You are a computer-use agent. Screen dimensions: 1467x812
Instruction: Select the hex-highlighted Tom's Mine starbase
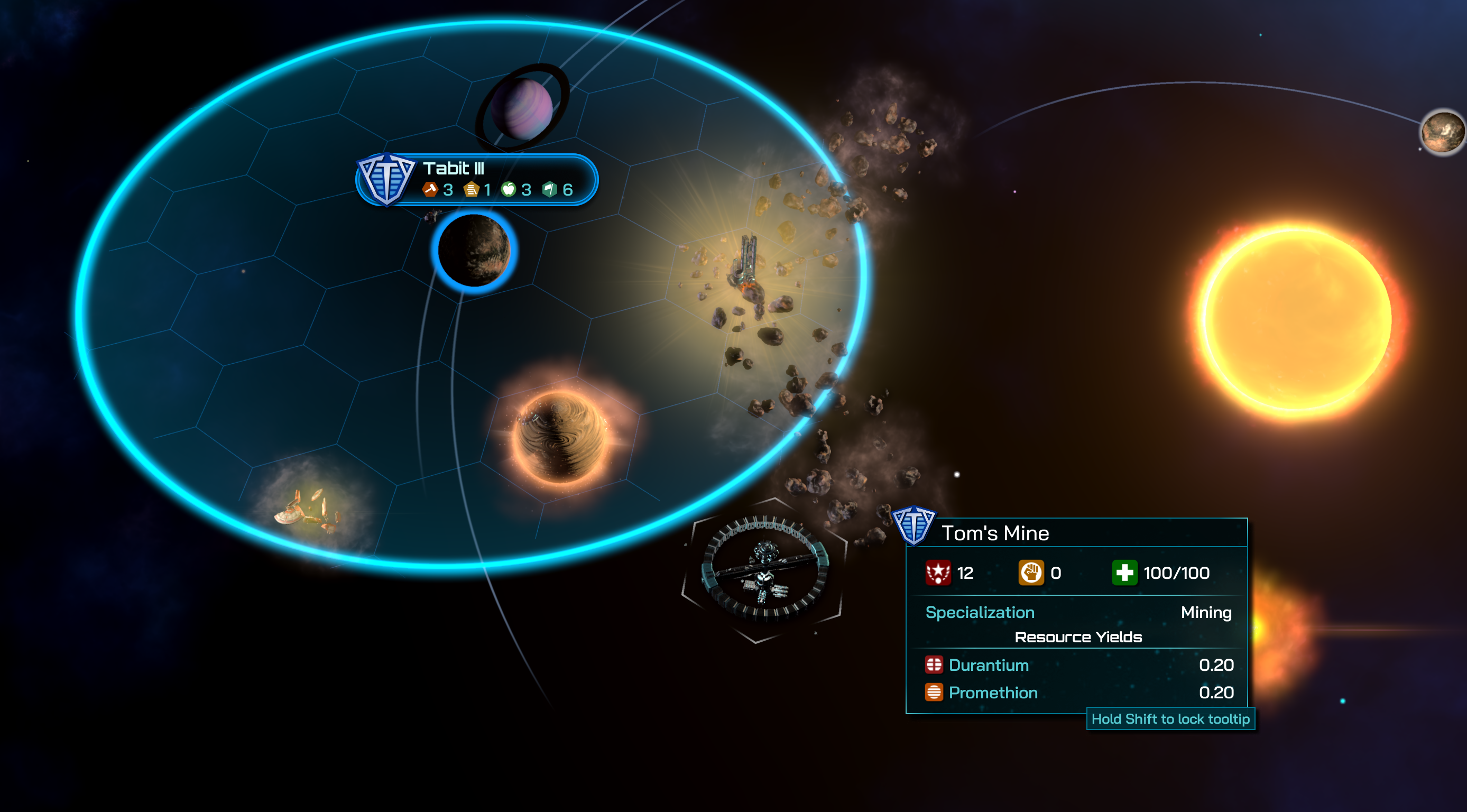point(763,569)
